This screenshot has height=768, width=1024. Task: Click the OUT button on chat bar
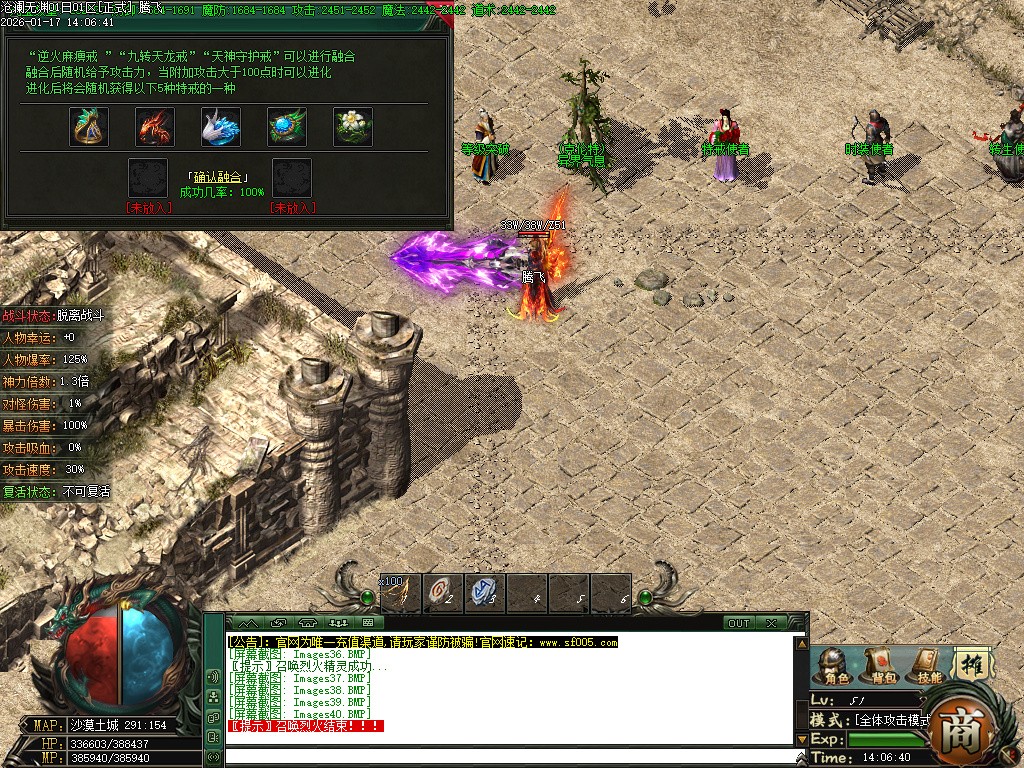[738, 623]
